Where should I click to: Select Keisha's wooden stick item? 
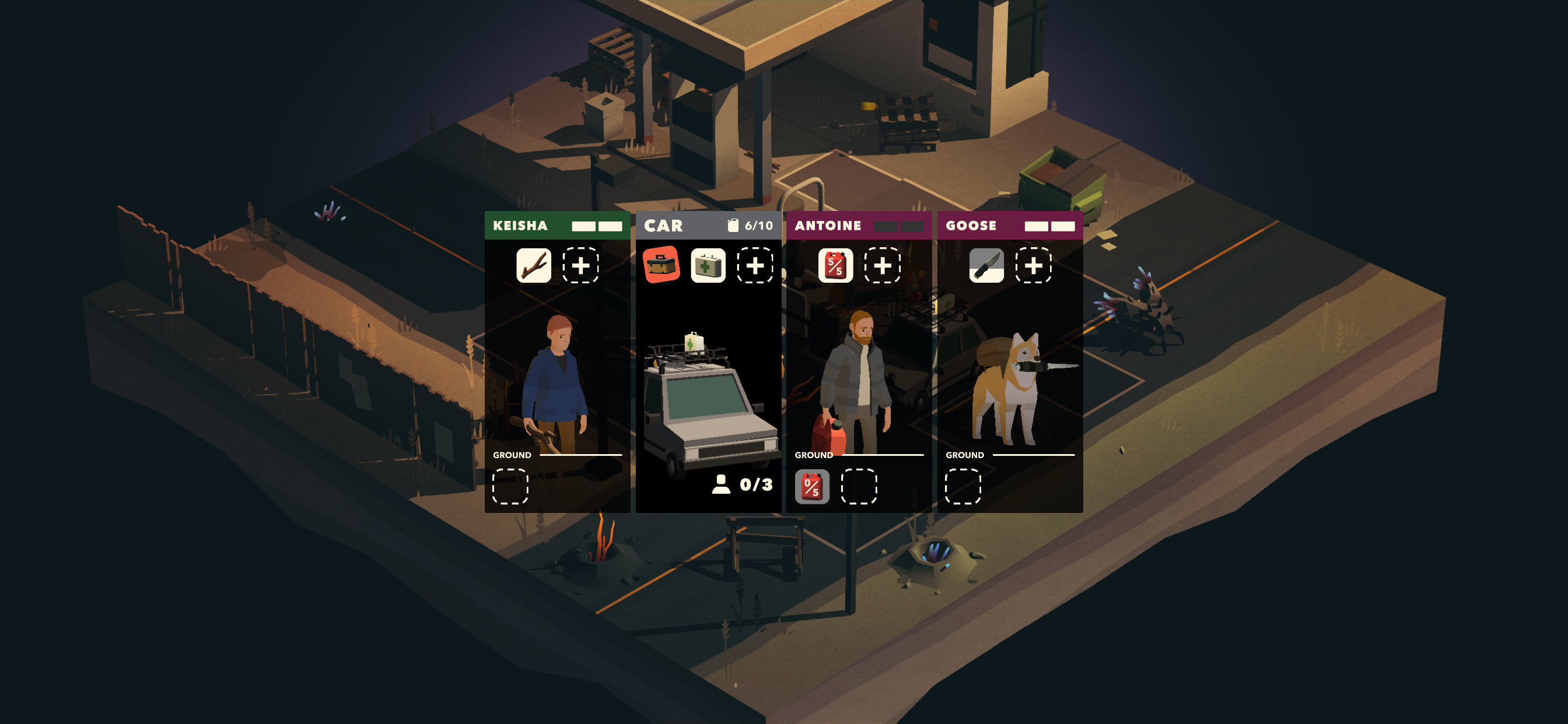click(x=533, y=265)
